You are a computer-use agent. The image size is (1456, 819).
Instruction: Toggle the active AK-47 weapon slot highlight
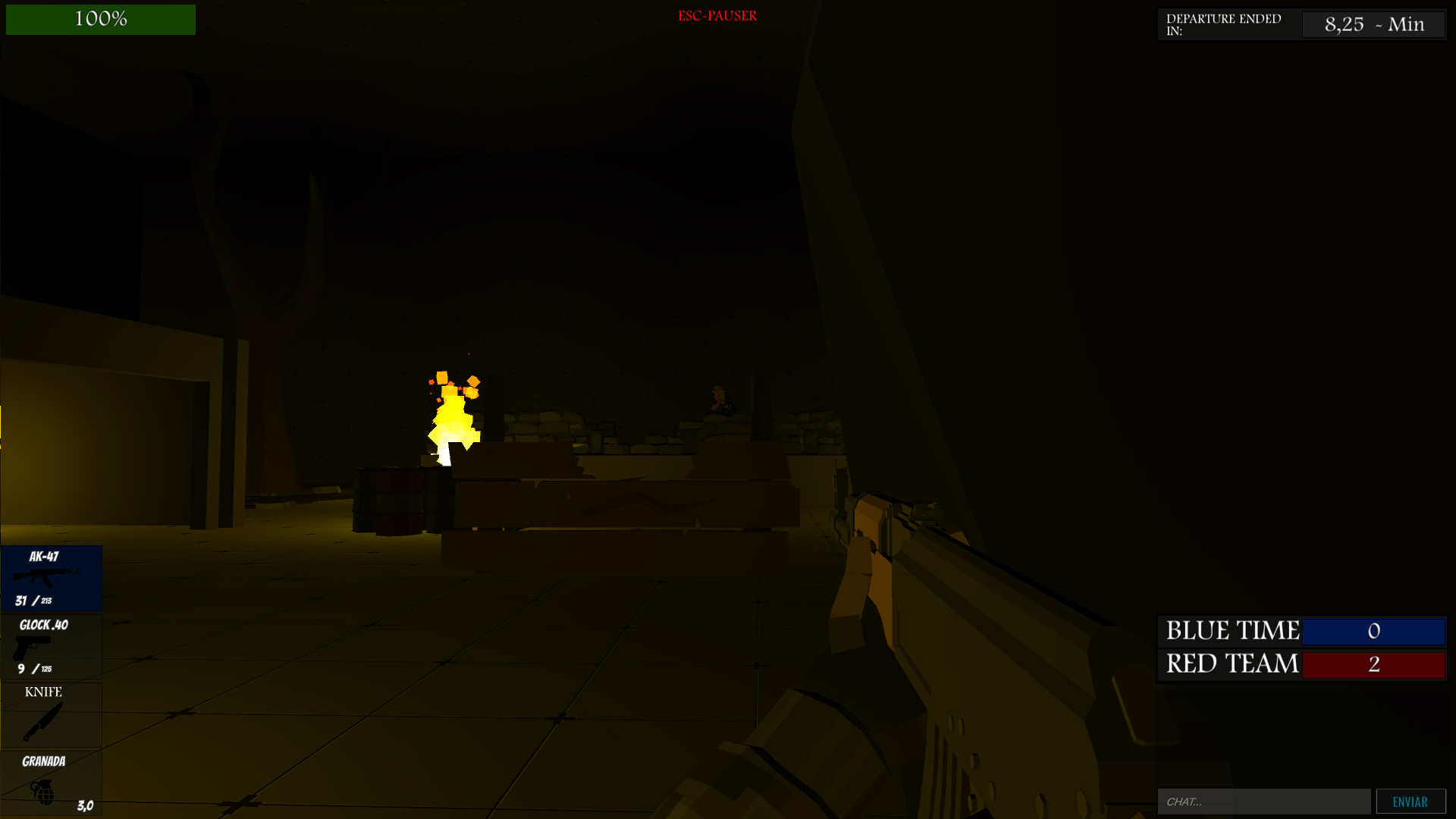pos(51,578)
